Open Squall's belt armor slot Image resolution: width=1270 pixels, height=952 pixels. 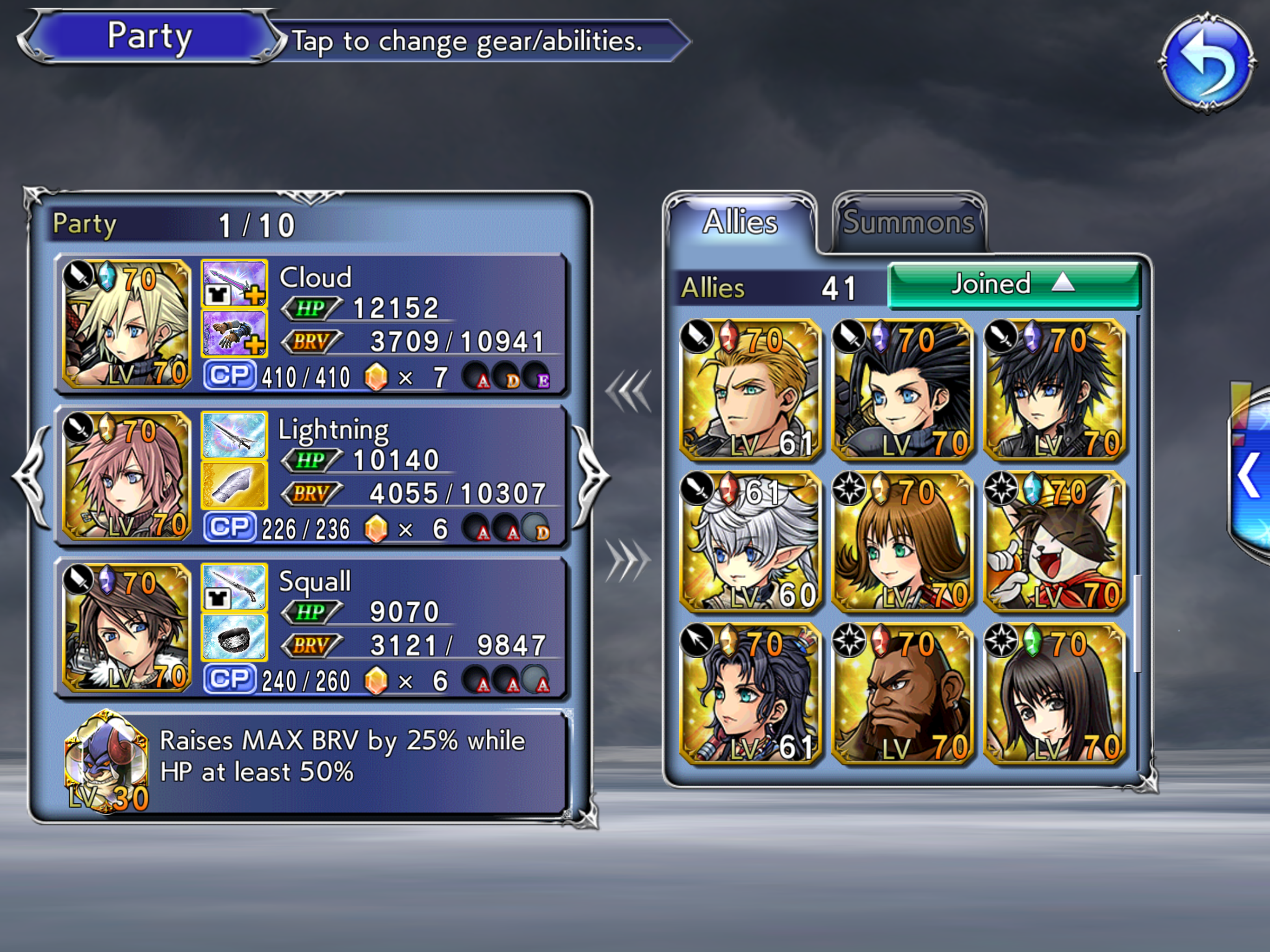click(234, 637)
